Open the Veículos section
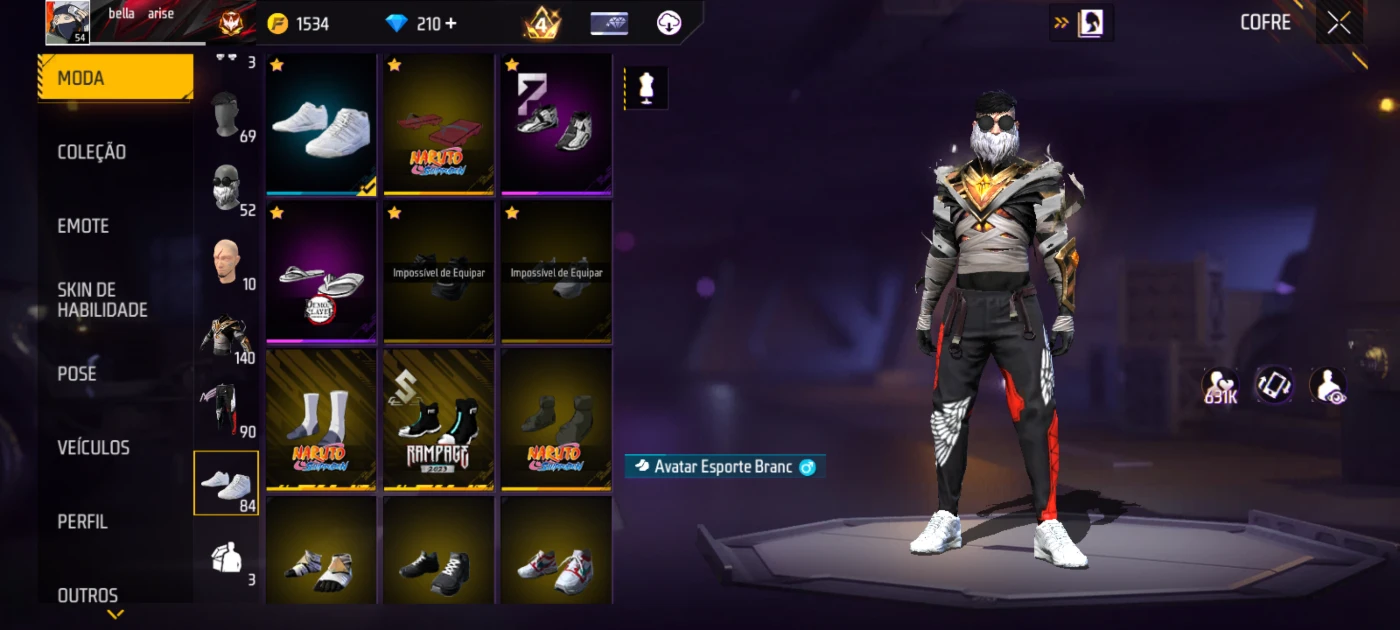 pos(93,447)
